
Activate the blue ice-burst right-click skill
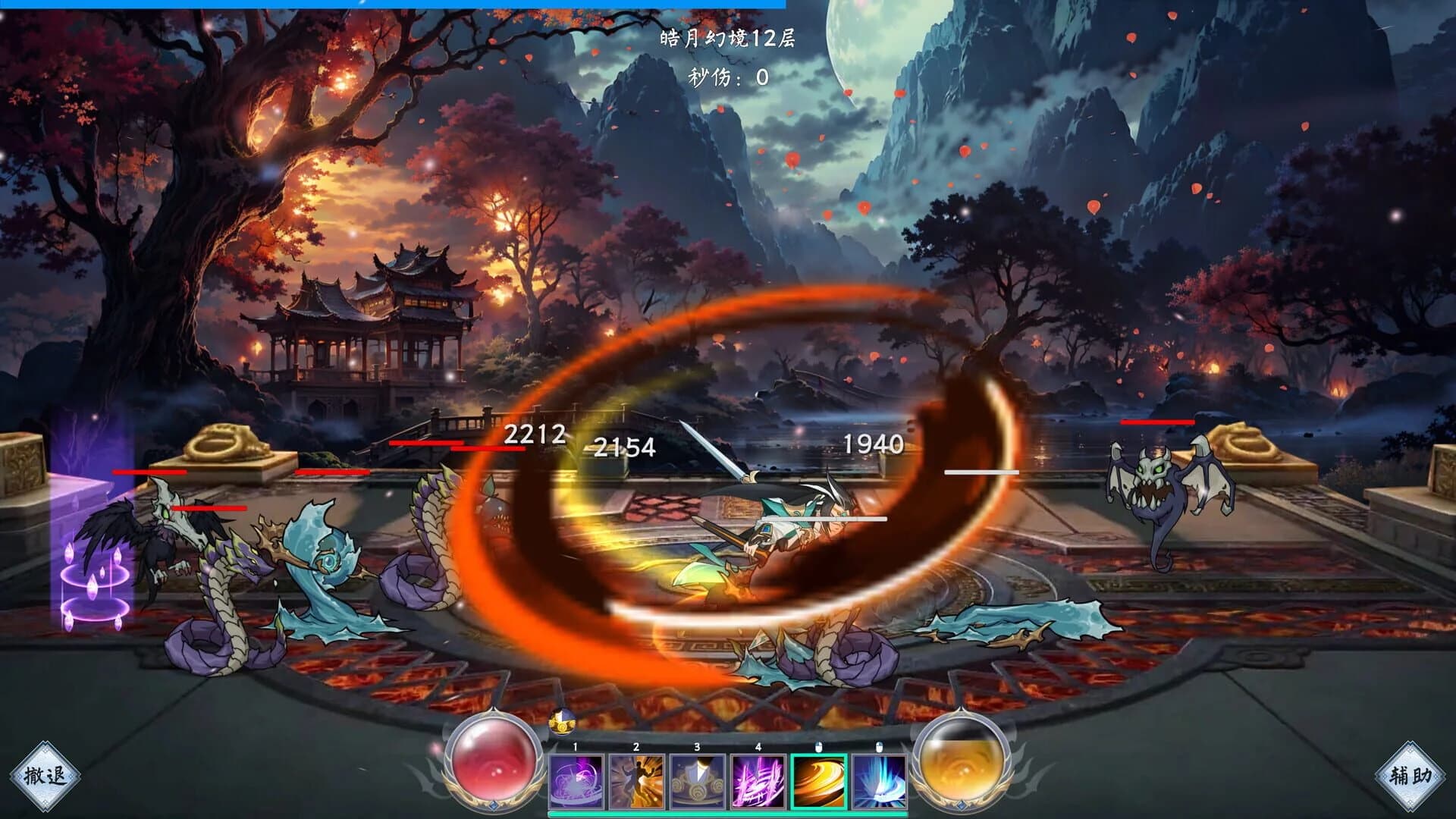coord(880,780)
